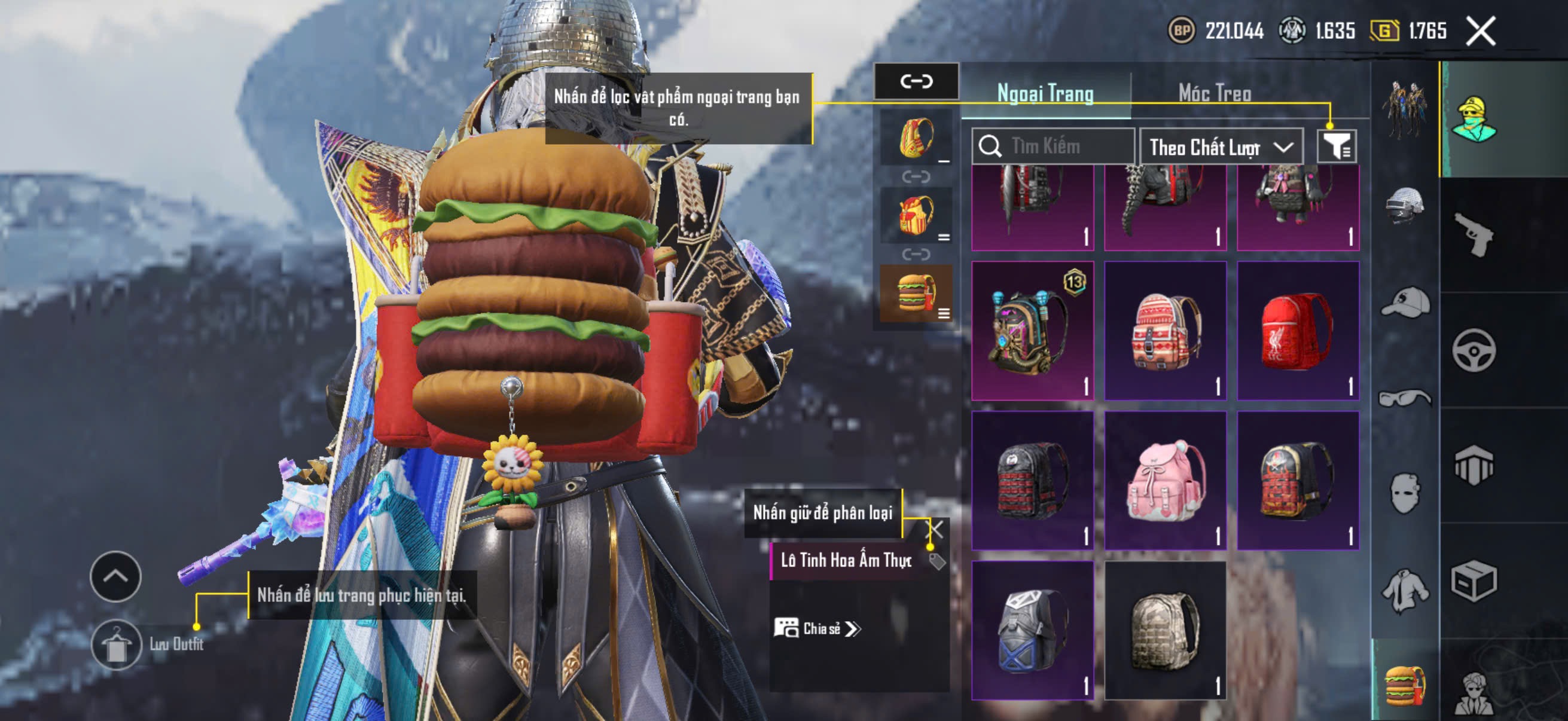Select the Ngoại Trang tab
Screen dimensions: 1568x721
point(1045,93)
